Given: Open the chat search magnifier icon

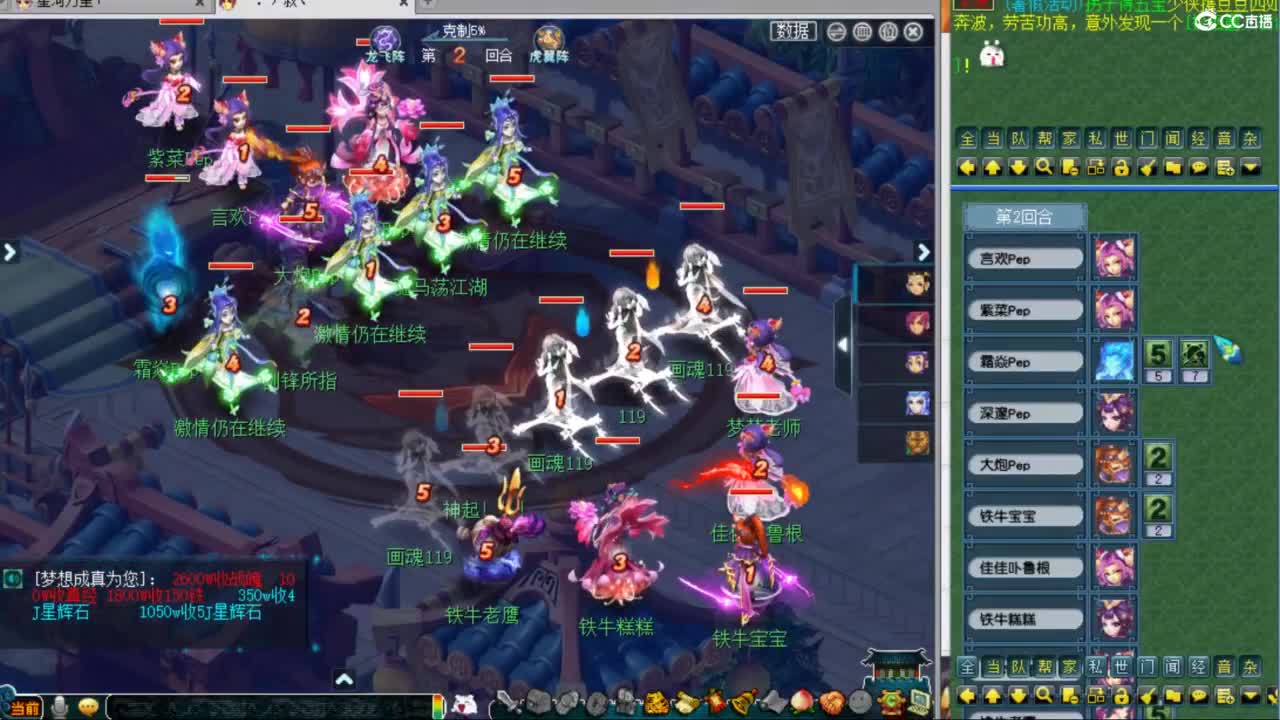Looking at the screenshot, I should (1045, 167).
